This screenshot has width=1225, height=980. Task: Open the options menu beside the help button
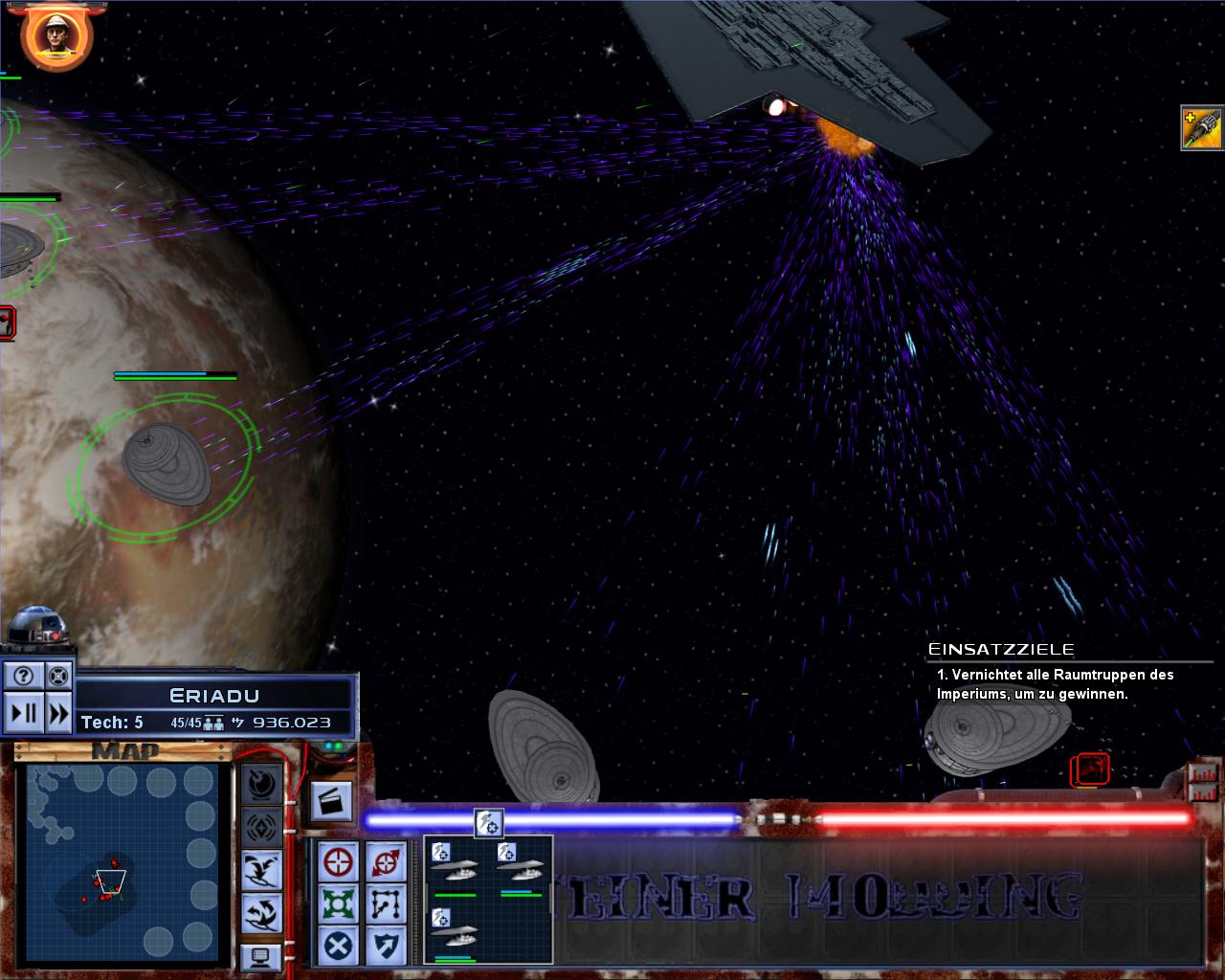point(58,677)
